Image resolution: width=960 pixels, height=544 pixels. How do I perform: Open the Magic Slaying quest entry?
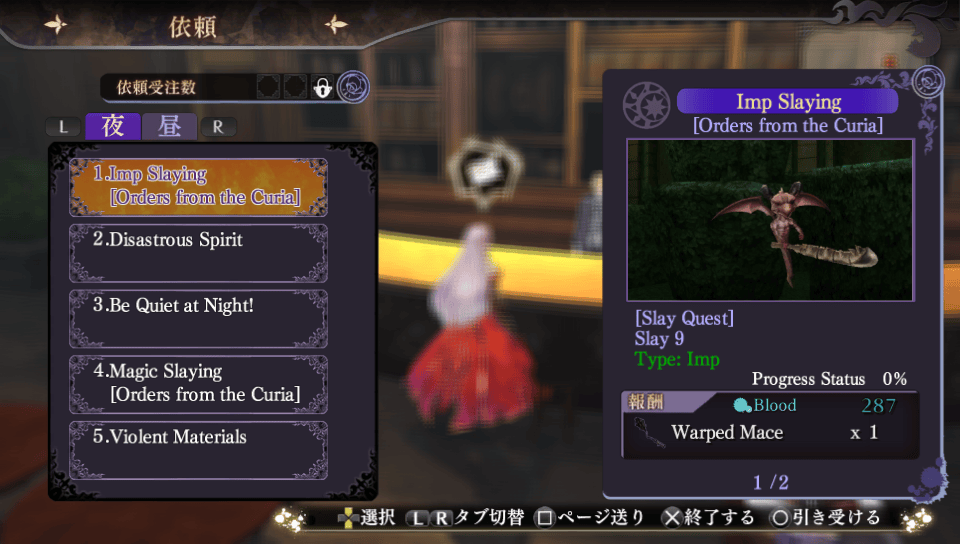pyautogui.click(x=198, y=383)
